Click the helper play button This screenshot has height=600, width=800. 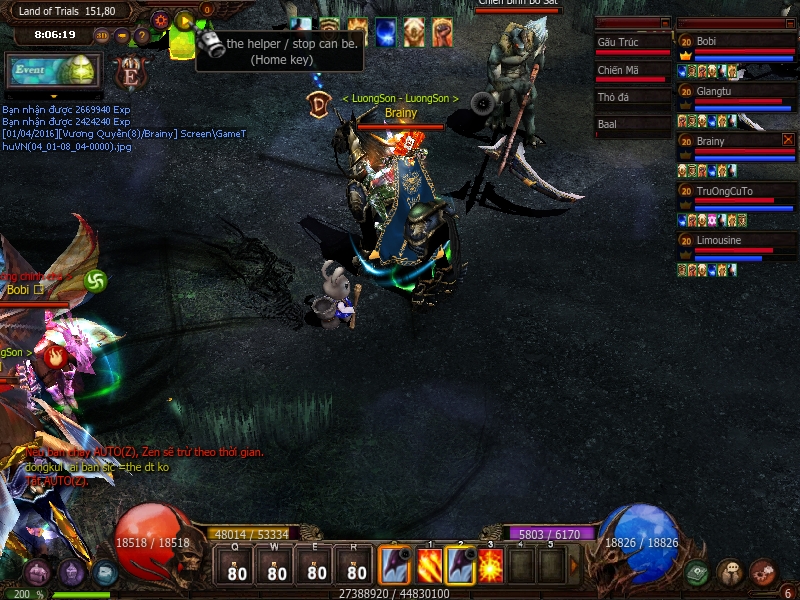click(x=184, y=21)
